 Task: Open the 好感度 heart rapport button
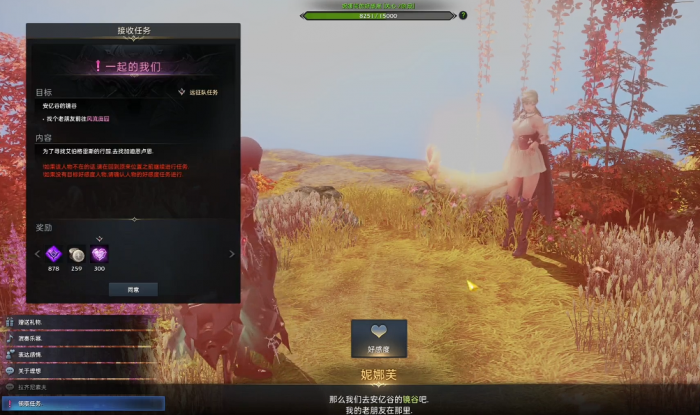coord(378,338)
